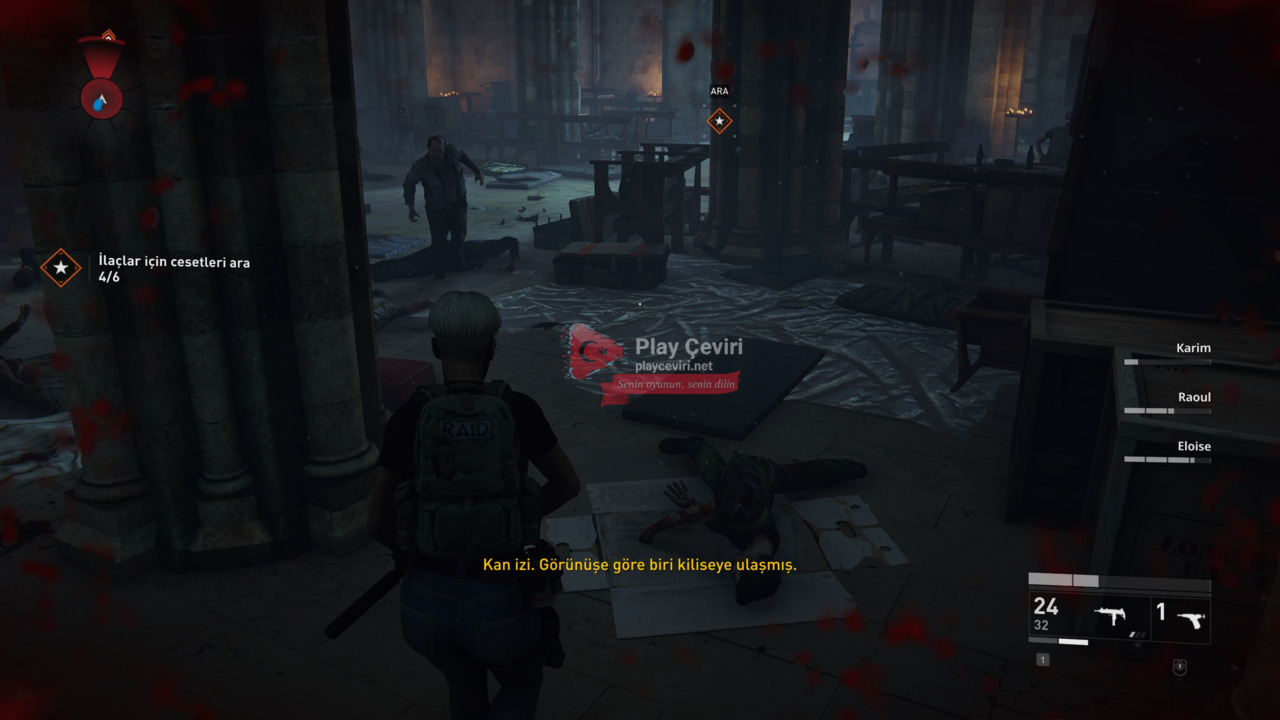
Task: Select the ARA search waypoint marker
Action: pyautogui.click(x=719, y=121)
